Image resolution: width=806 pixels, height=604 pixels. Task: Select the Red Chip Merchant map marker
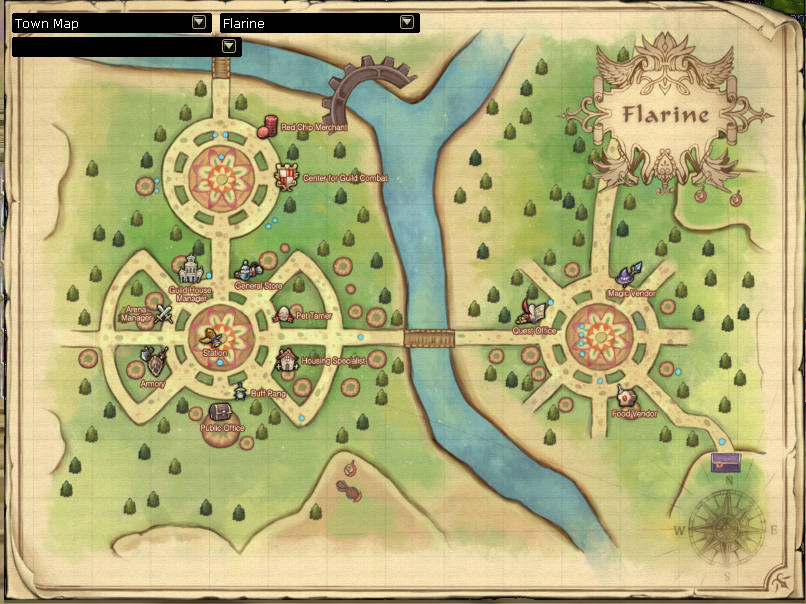pyautogui.click(x=268, y=125)
